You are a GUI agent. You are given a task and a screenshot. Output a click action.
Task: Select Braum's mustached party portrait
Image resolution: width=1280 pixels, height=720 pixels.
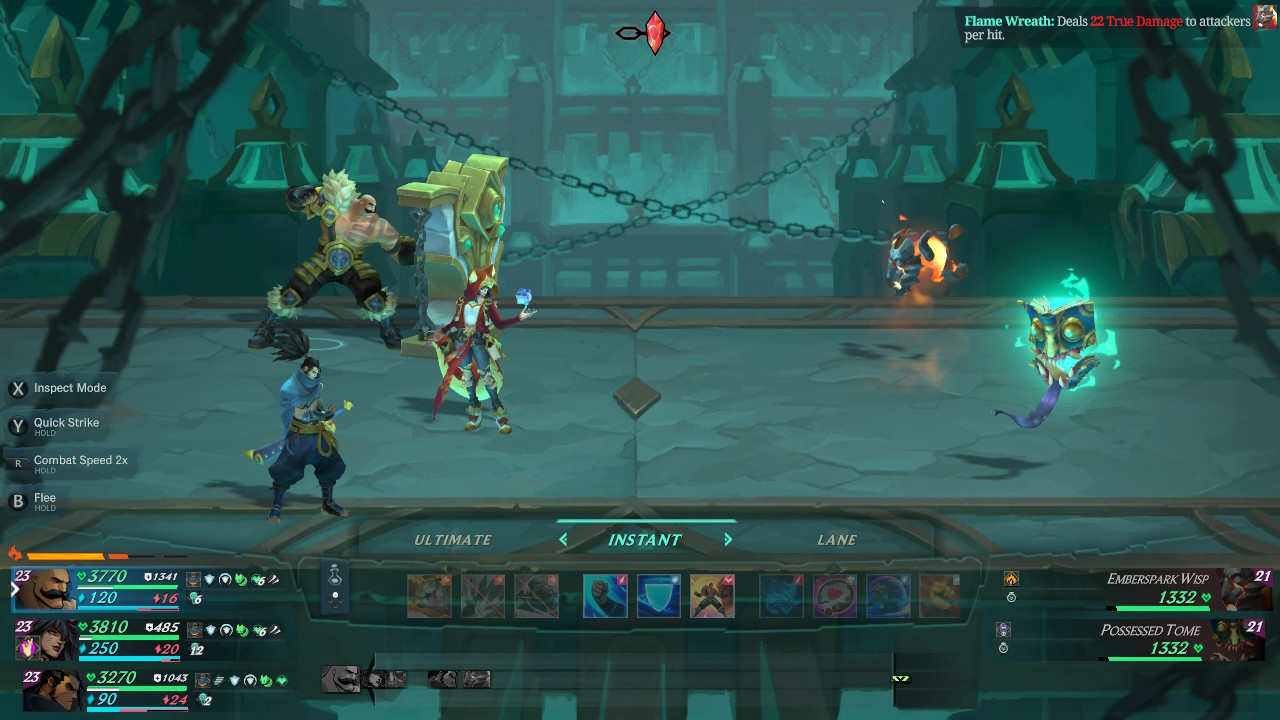tap(44, 589)
